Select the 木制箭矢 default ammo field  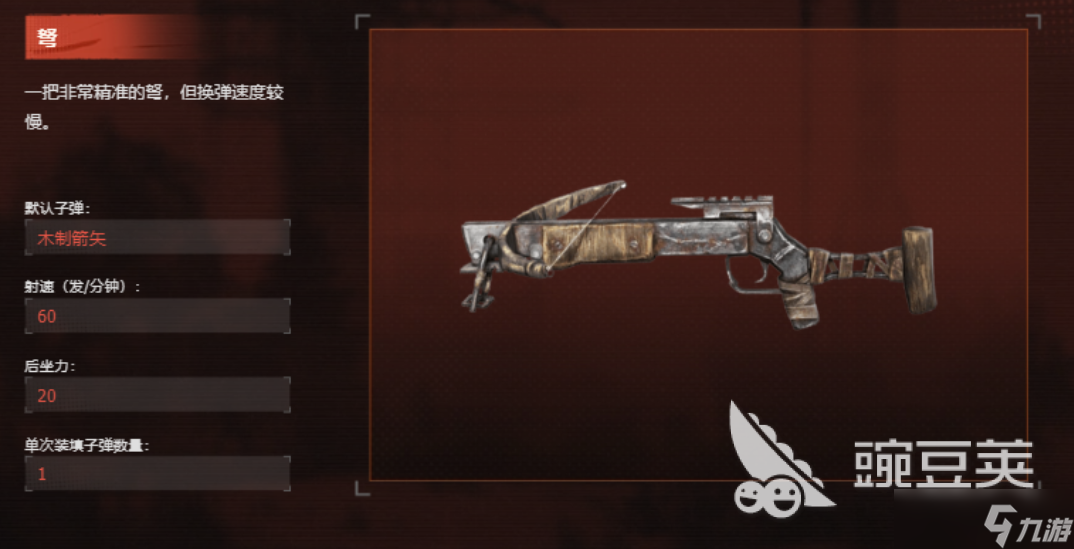tap(157, 238)
